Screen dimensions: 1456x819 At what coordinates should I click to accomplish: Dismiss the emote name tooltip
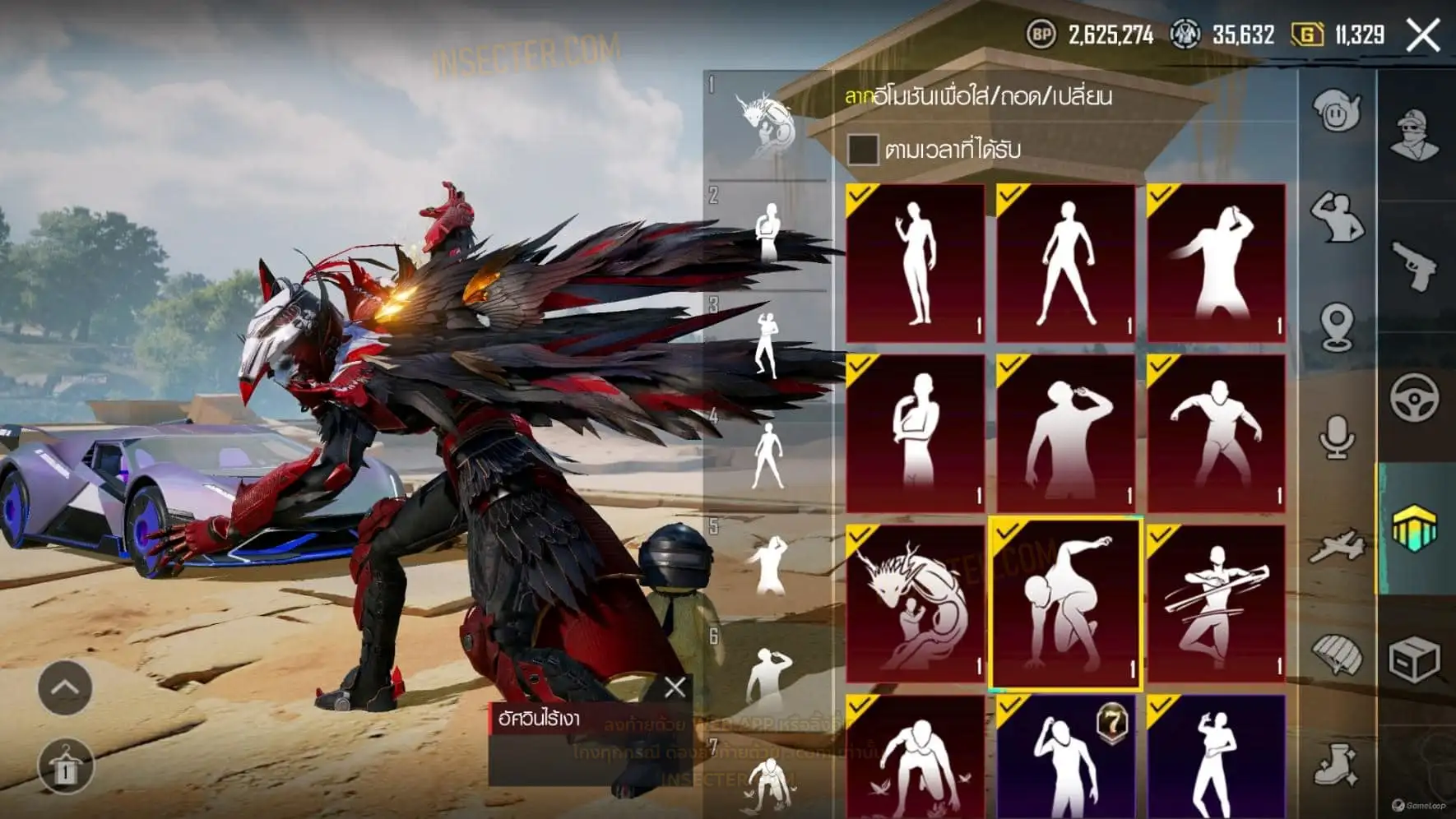pyautogui.click(x=675, y=687)
